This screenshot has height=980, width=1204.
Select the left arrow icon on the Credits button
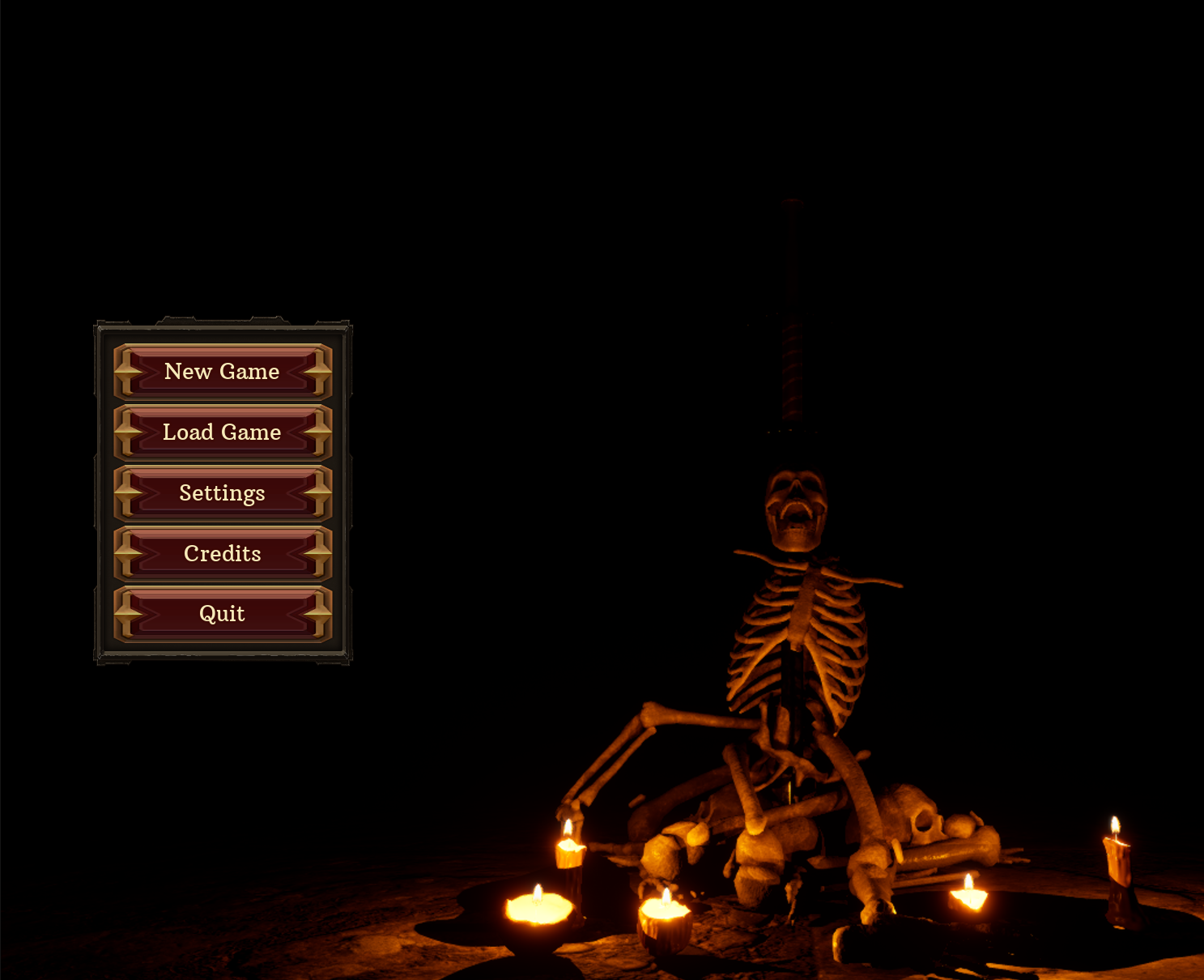[127, 554]
